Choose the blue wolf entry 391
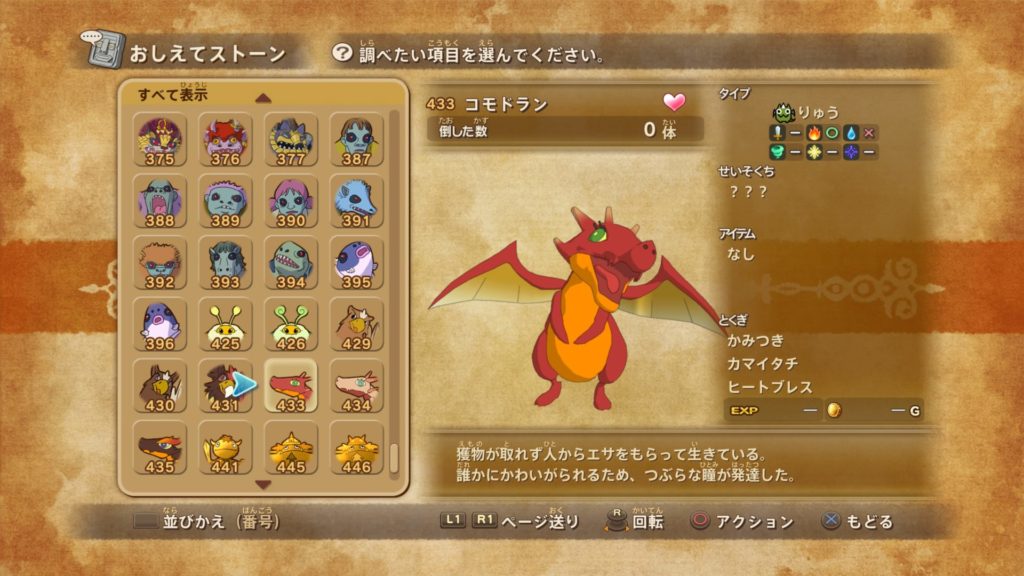 (356, 201)
